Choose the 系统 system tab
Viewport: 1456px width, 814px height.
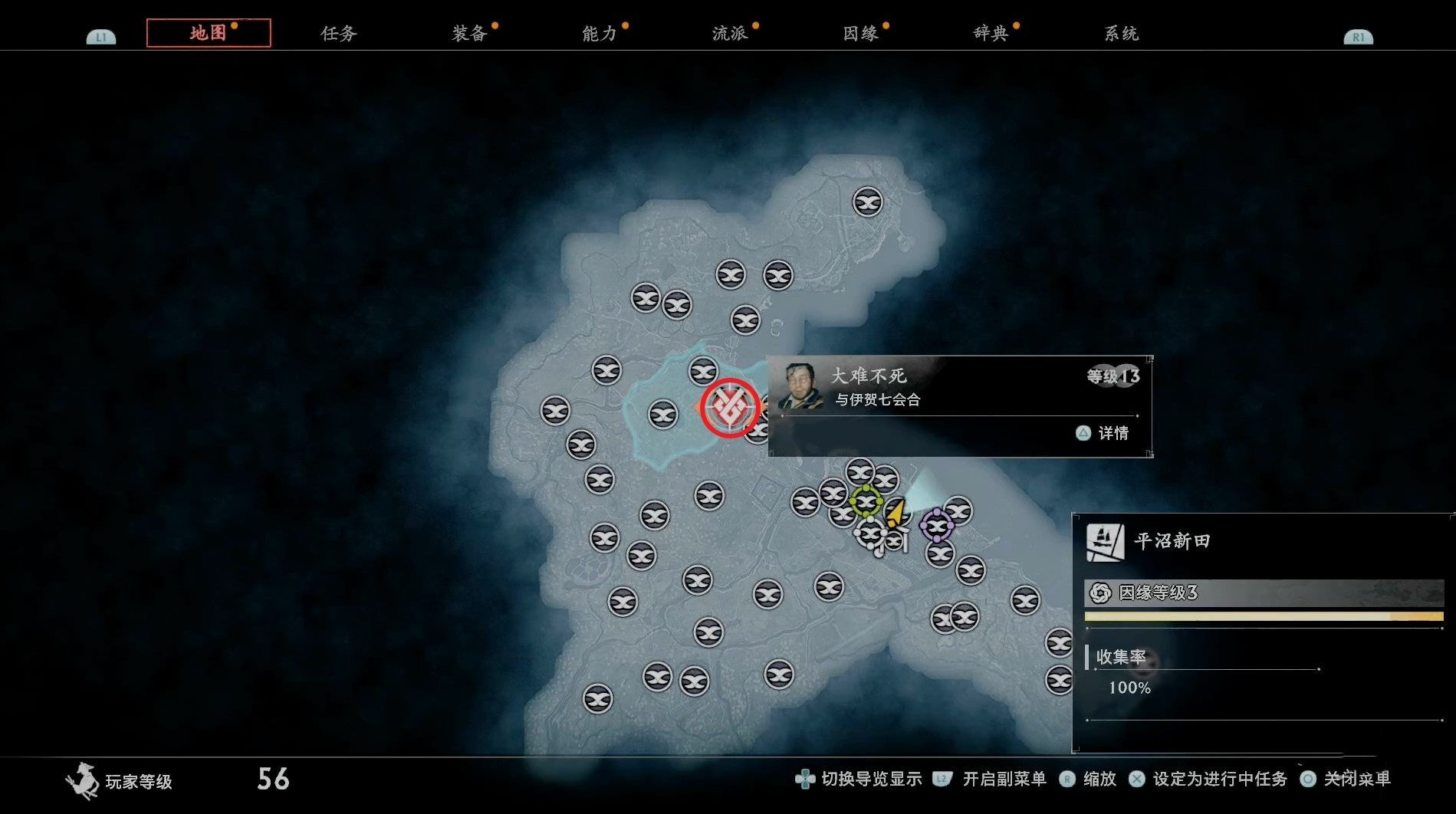tap(1120, 34)
